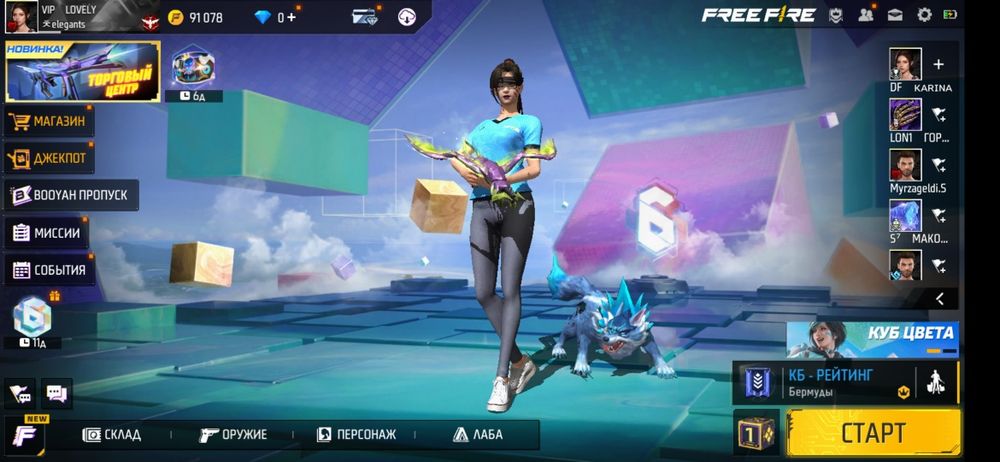Open the settings gear icon
1000x462 pixels.
coord(924,15)
